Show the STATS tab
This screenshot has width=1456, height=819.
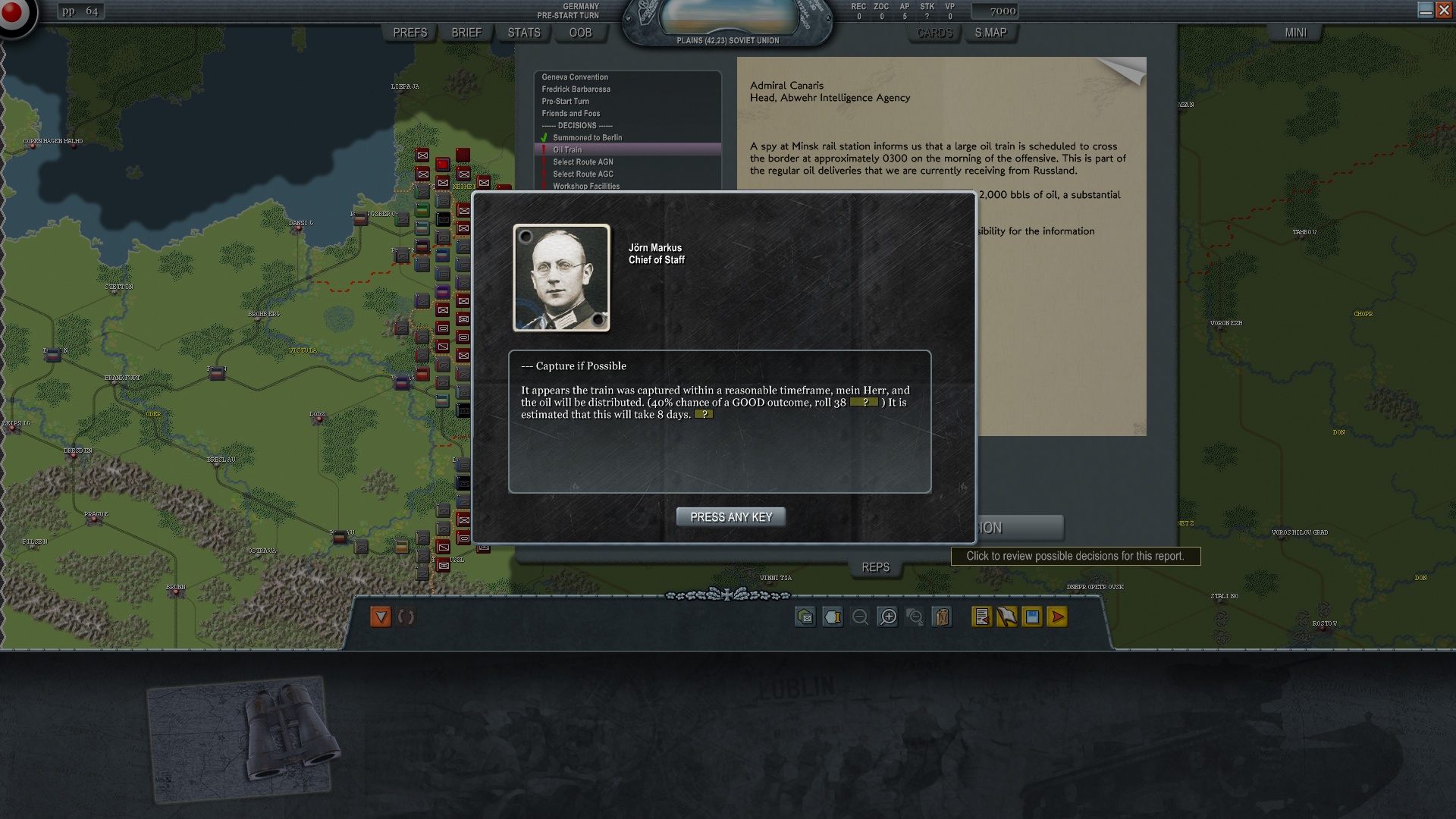[524, 33]
